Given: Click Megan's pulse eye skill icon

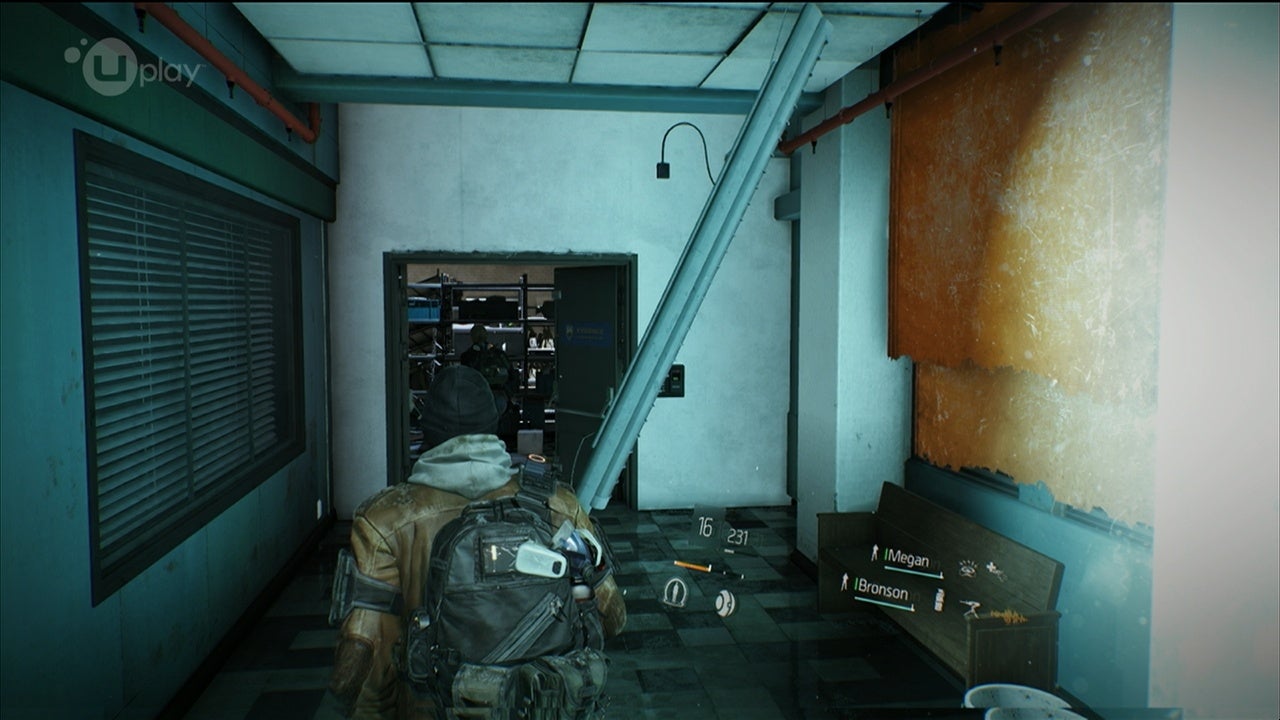Looking at the screenshot, I should pos(967,567).
